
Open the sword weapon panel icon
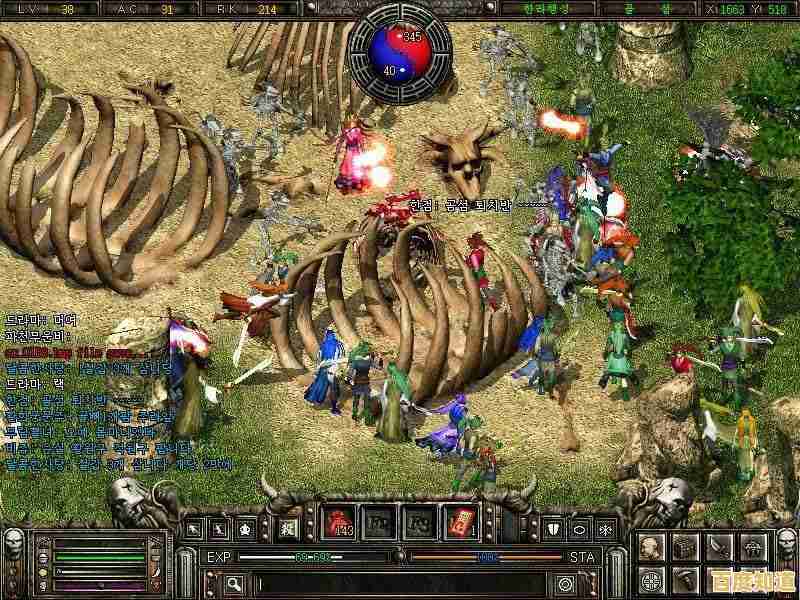[x=720, y=547]
